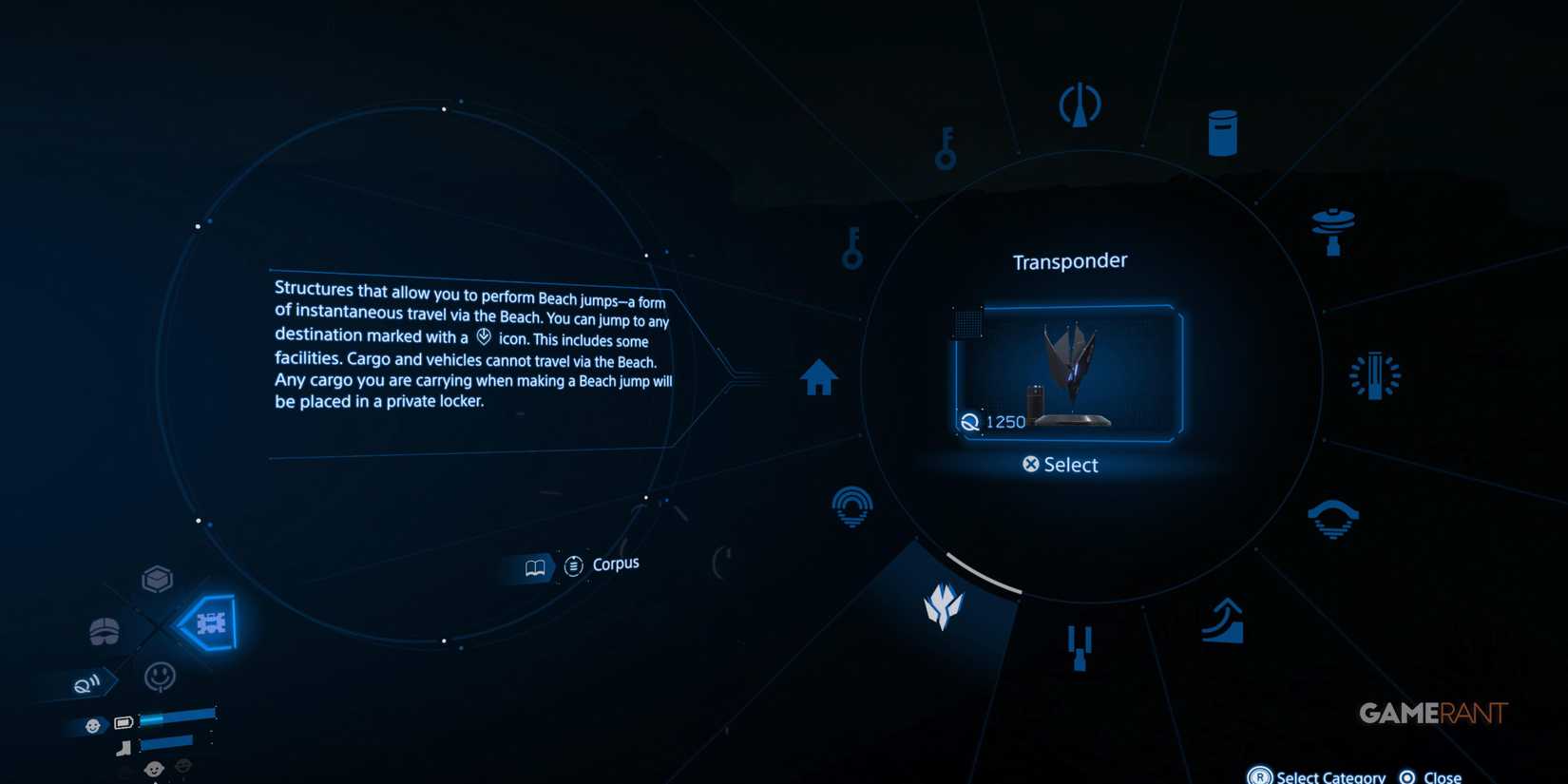Select the generator icon at the wheel top
1568x784 pixels.
[x=1080, y=105]
